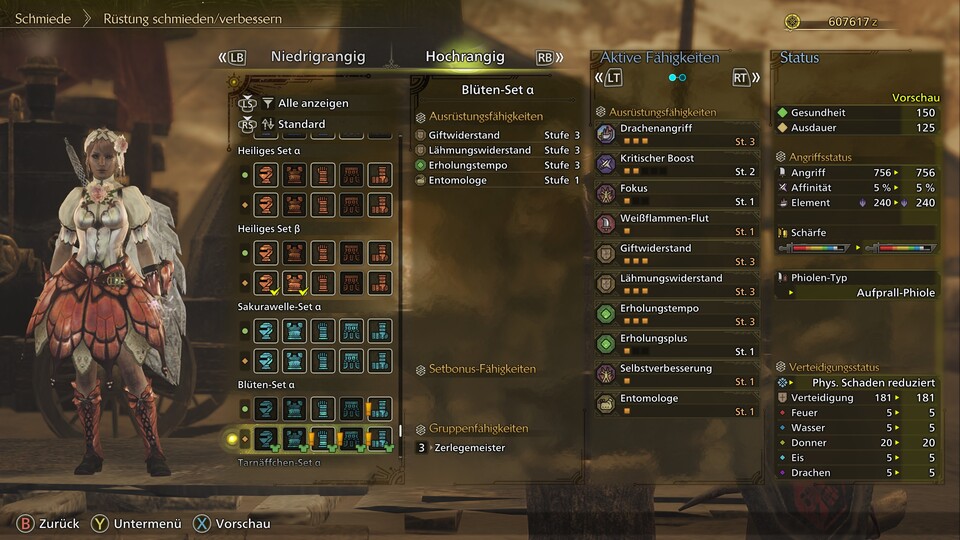Select the Erholungsplus skill row
960x540 pixels.
click(677, 343)
